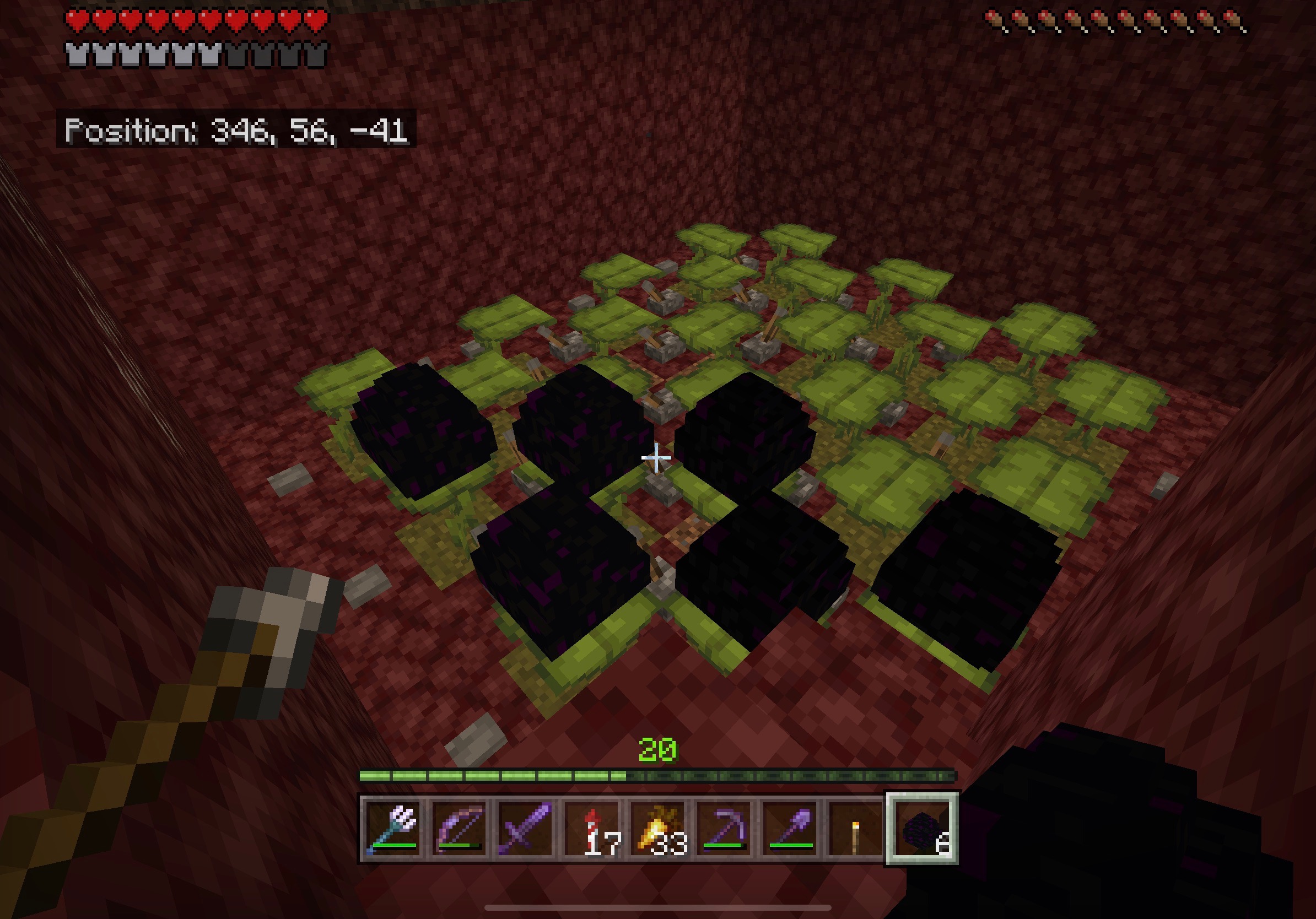Choose the golden carrot stack
1316x919 pixels.
click(x=659, y=829)
